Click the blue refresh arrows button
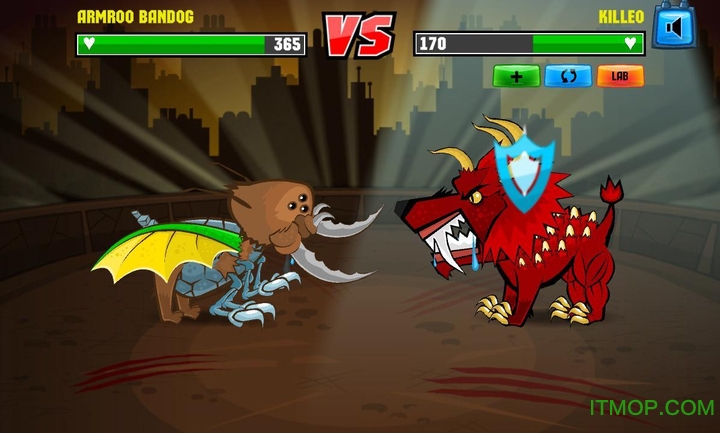The height and width of the screenshot is (433, 720). tap(568, 76)
